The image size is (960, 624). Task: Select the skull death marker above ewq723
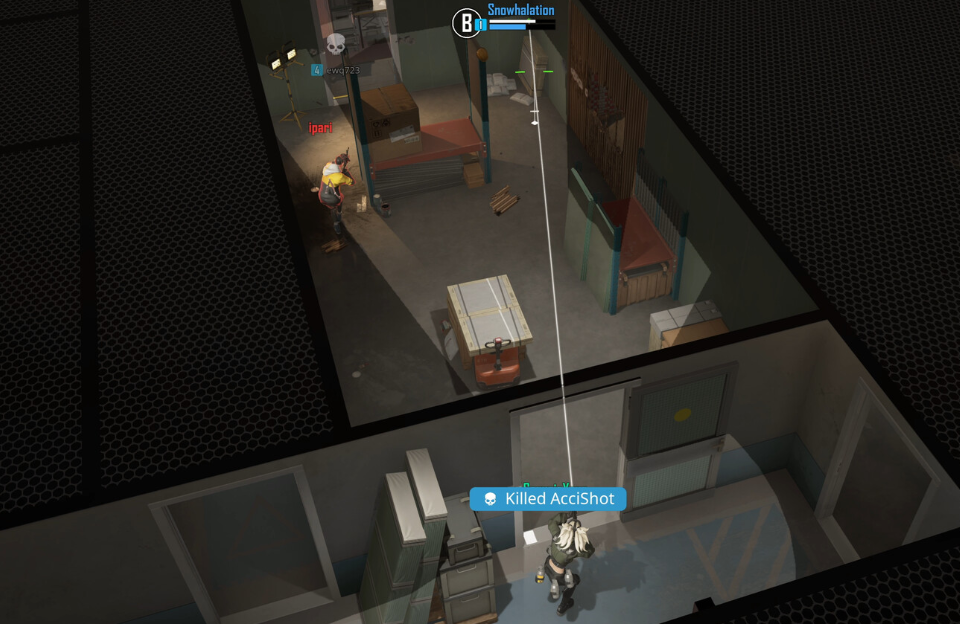(336, 44)
